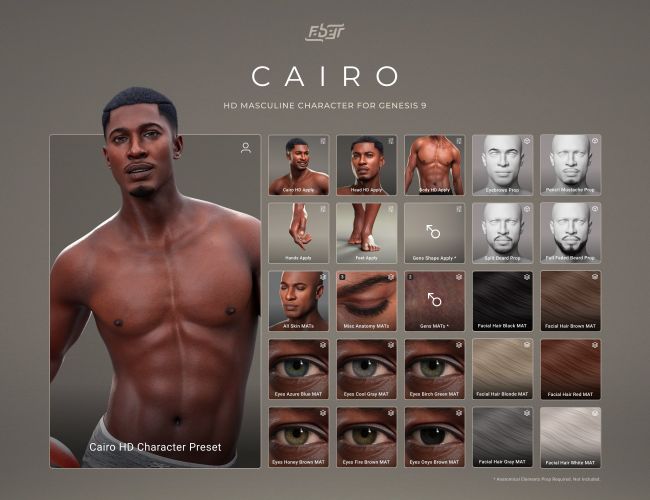Choose the Pencil Mustache Prop

coord(570,165)
